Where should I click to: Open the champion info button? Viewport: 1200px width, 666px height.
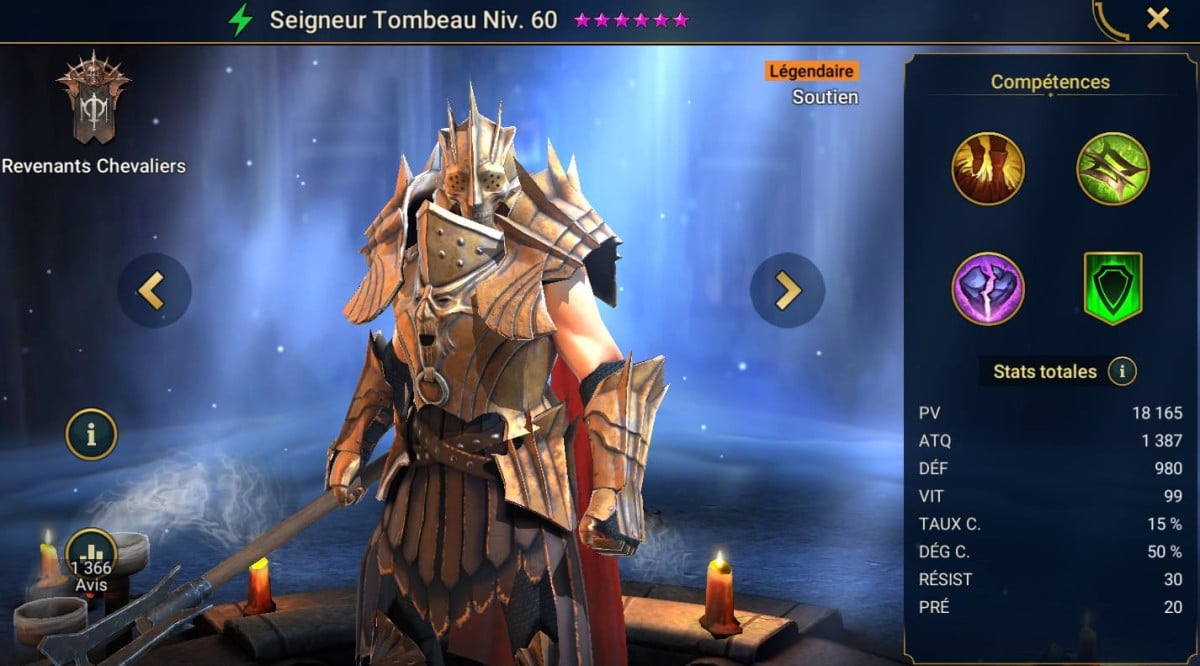click(x=91, y=434)
